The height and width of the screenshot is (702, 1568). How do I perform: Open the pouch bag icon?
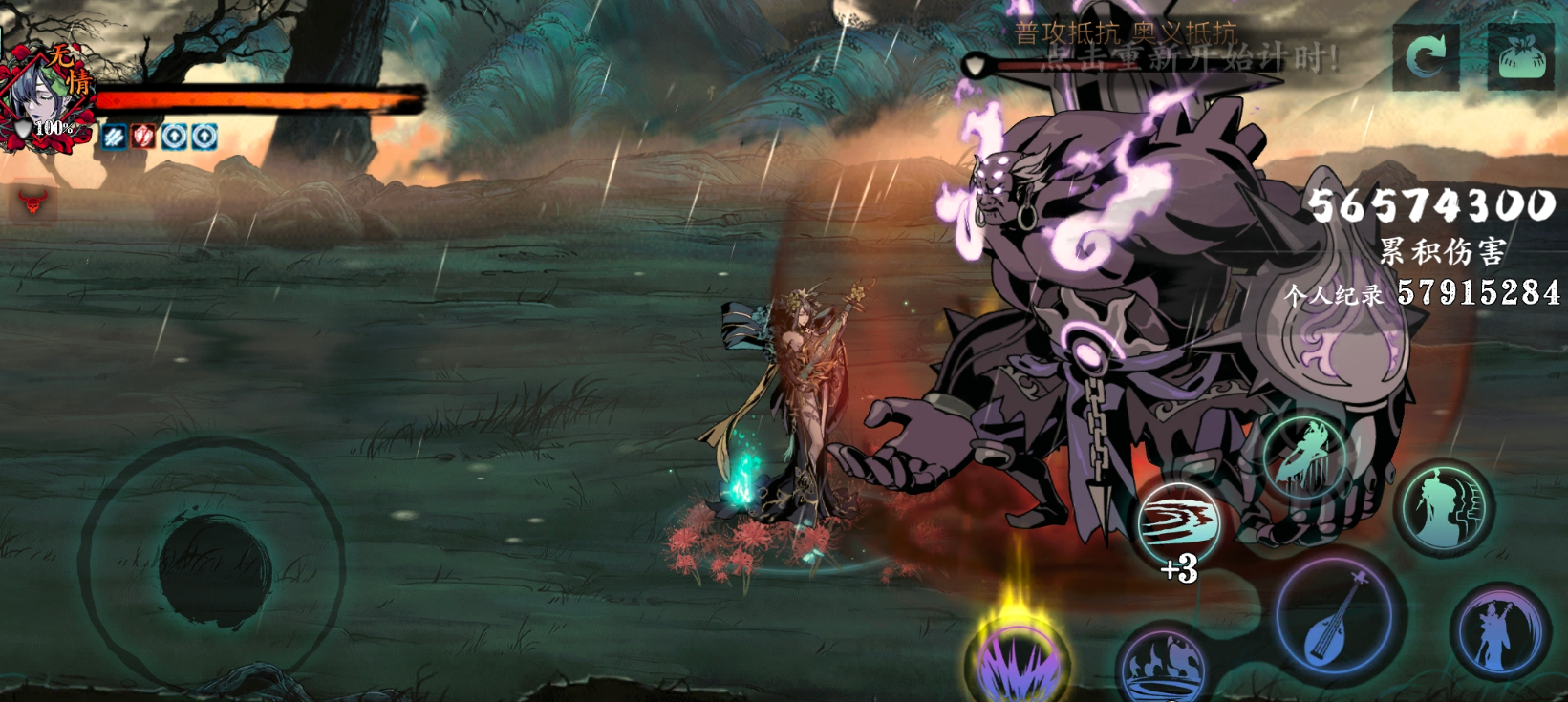(1520, 59)
